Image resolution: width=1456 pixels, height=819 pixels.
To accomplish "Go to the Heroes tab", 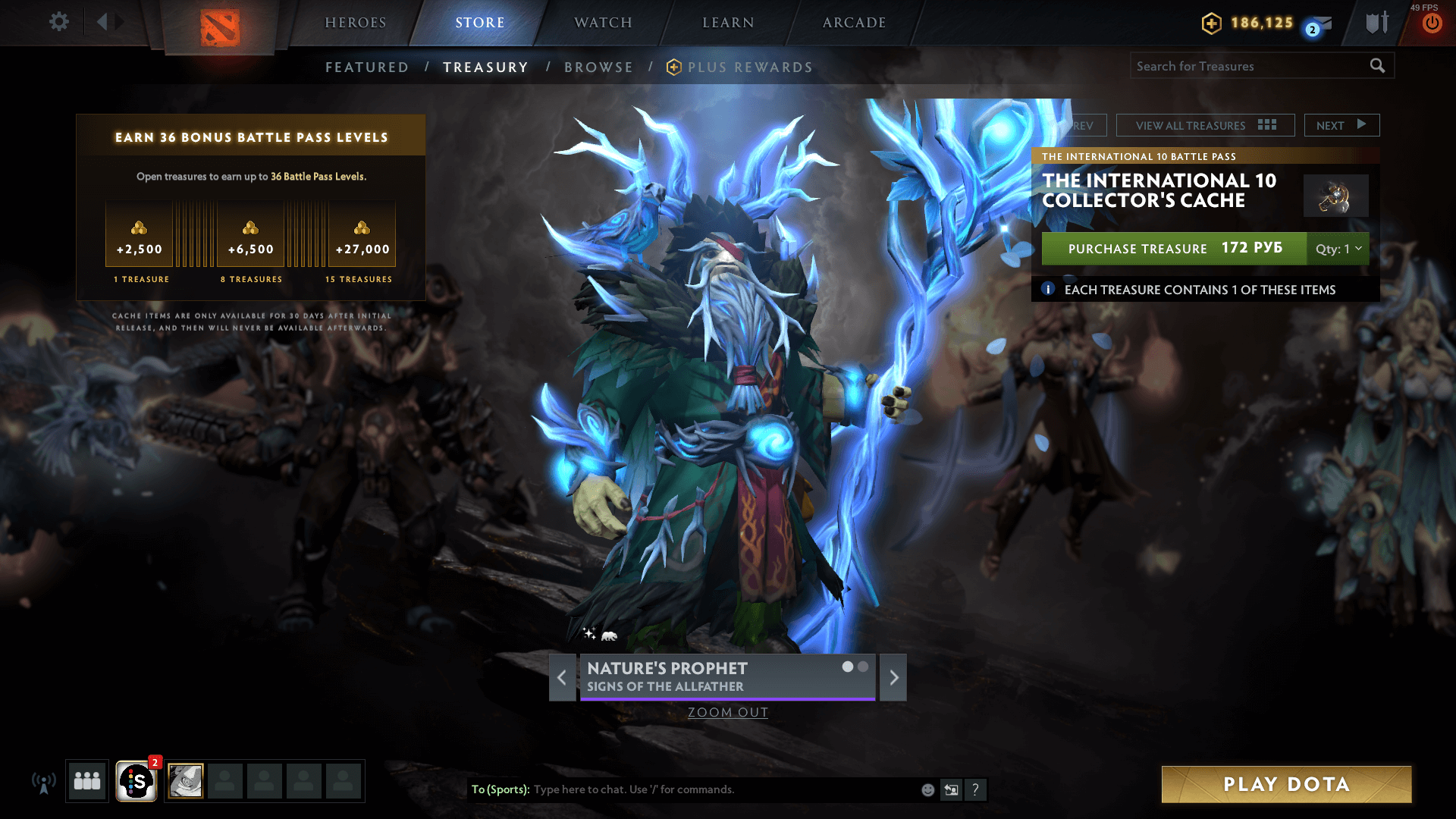I will (x=356, y=23).
